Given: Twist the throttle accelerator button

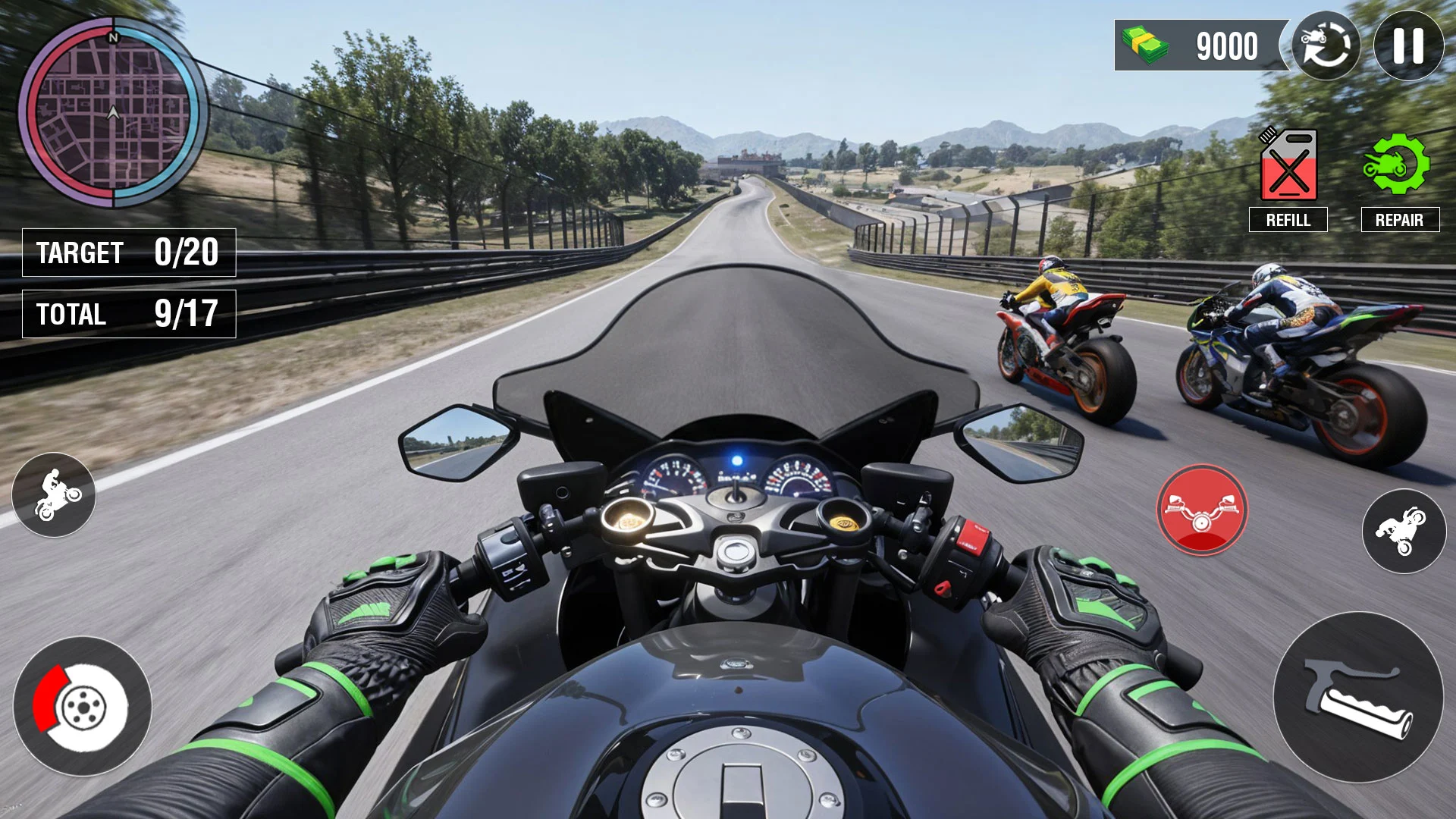Looking at the screenshot, I should 1358,697.
